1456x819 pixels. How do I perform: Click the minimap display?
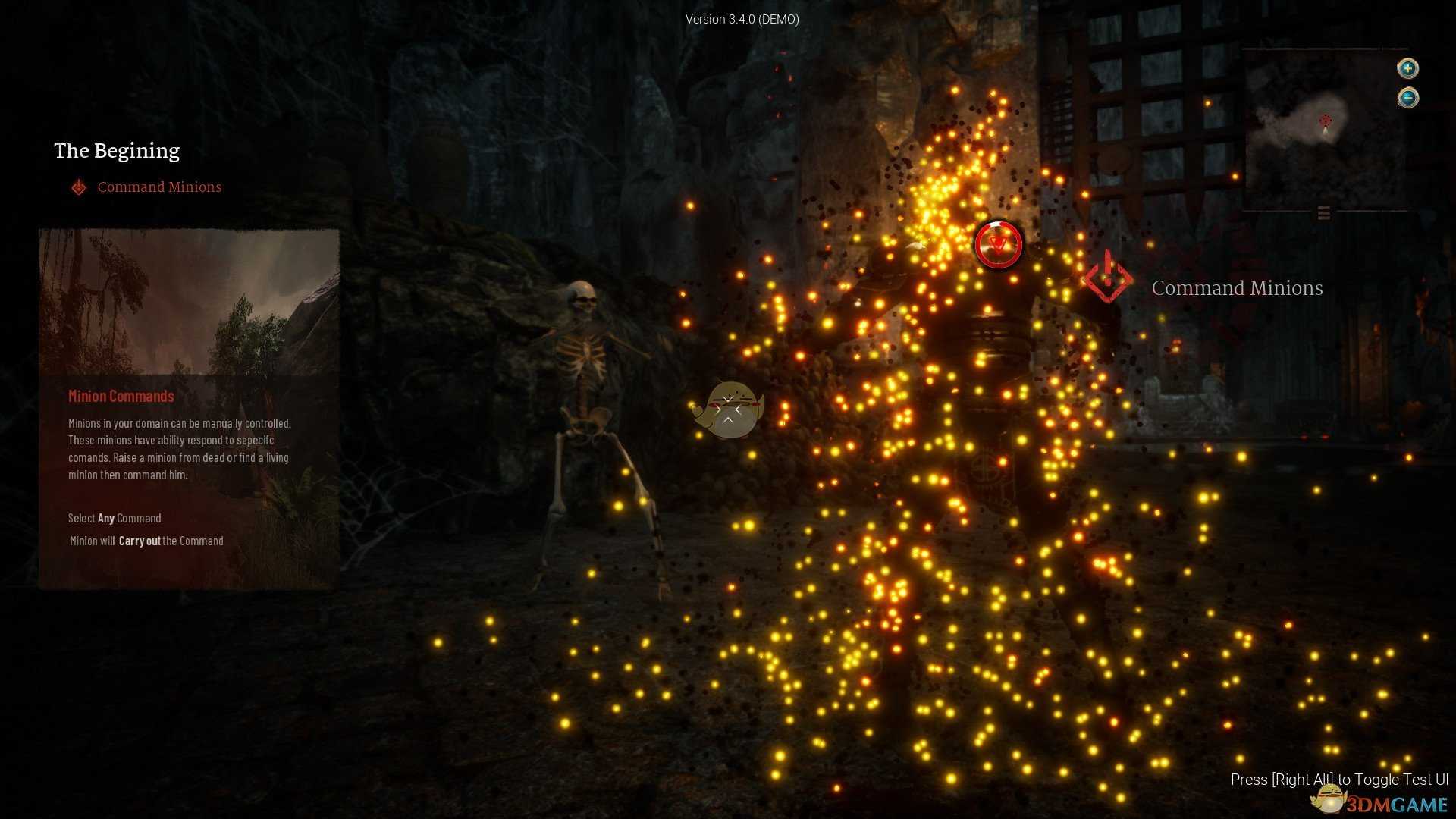[x=1324, y=129]
